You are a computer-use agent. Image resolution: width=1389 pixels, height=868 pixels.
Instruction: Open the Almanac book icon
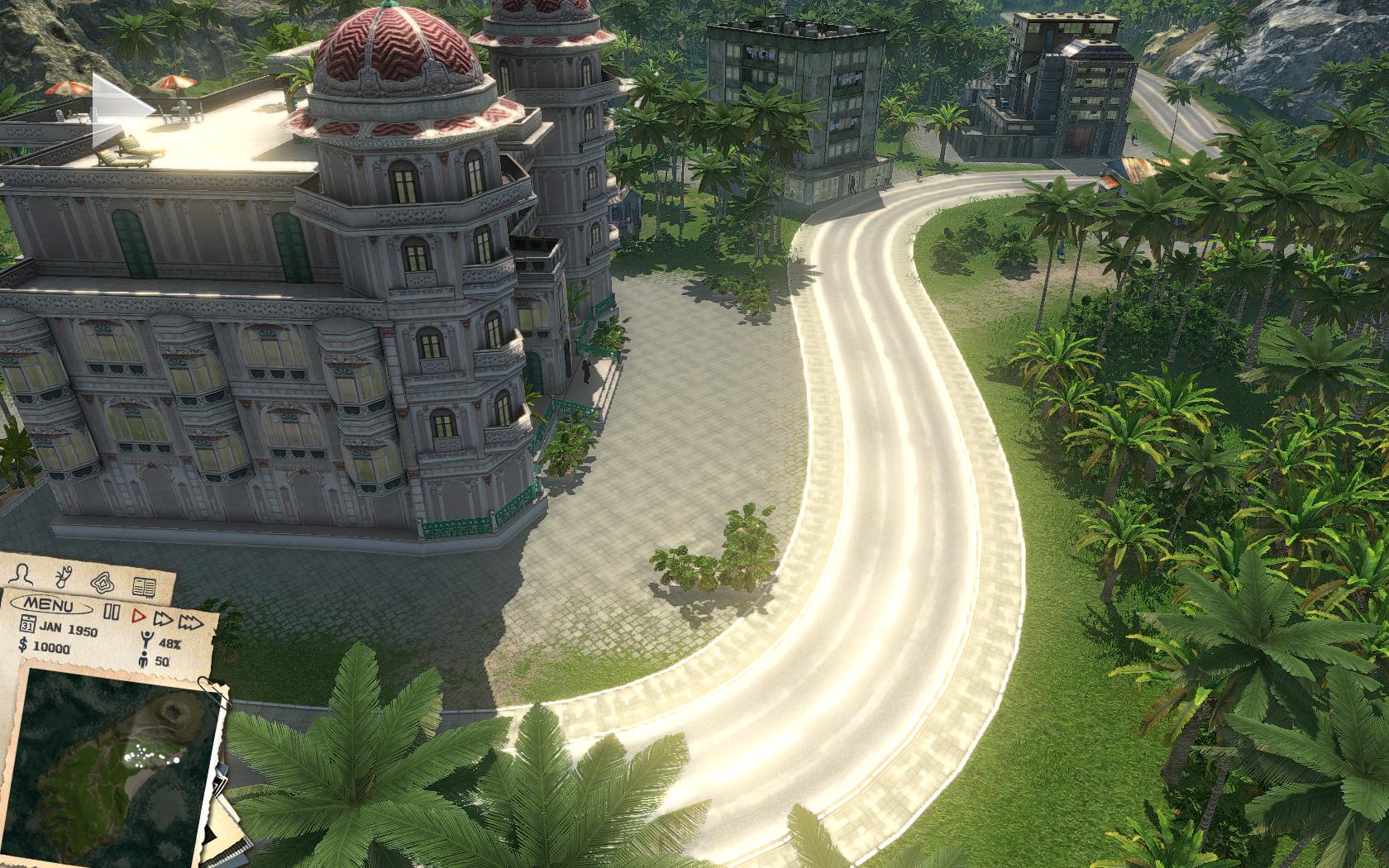[x=146, y=587]
